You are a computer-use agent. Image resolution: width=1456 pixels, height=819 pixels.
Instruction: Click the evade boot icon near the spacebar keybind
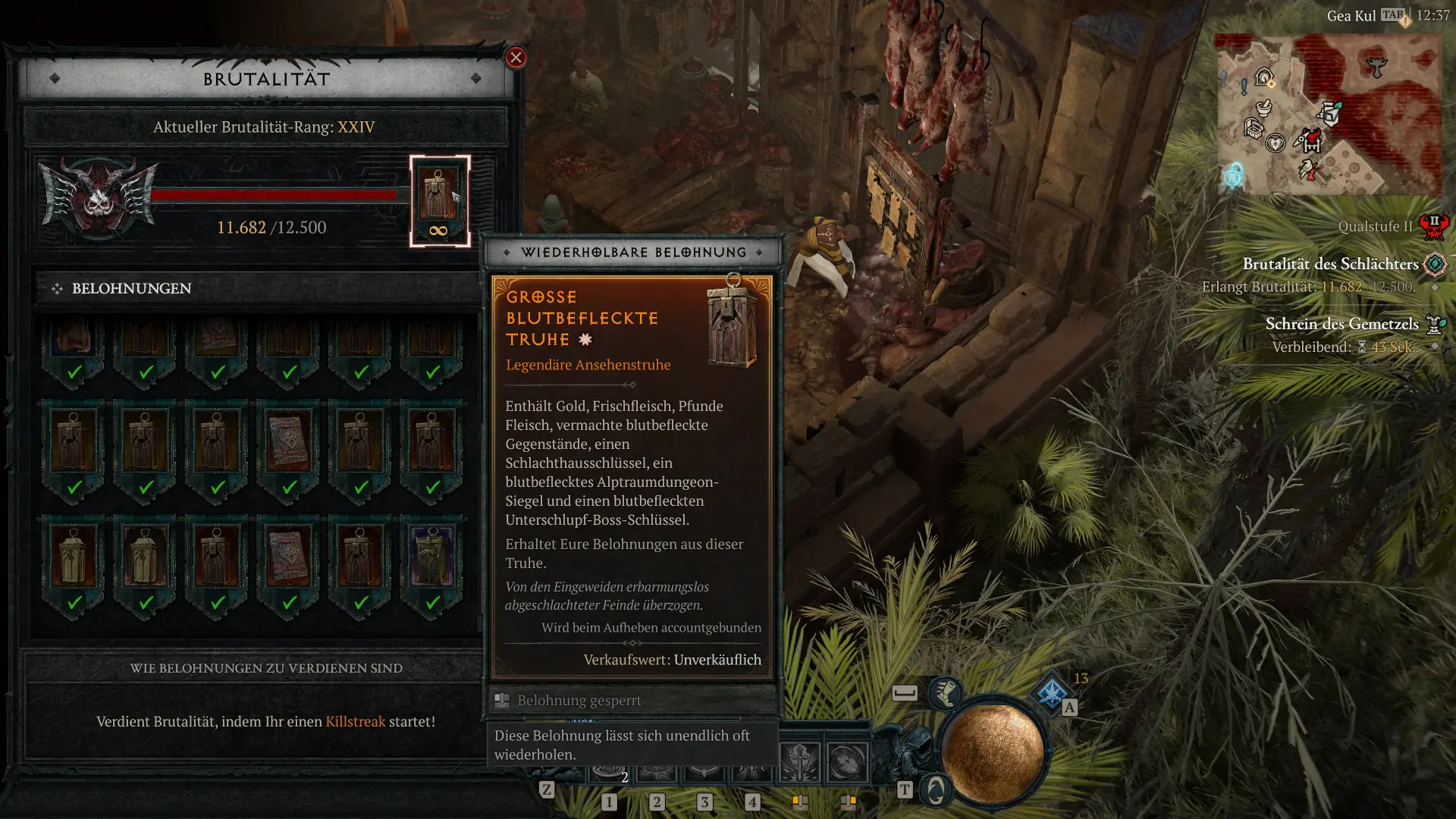[x=945, y=692]
